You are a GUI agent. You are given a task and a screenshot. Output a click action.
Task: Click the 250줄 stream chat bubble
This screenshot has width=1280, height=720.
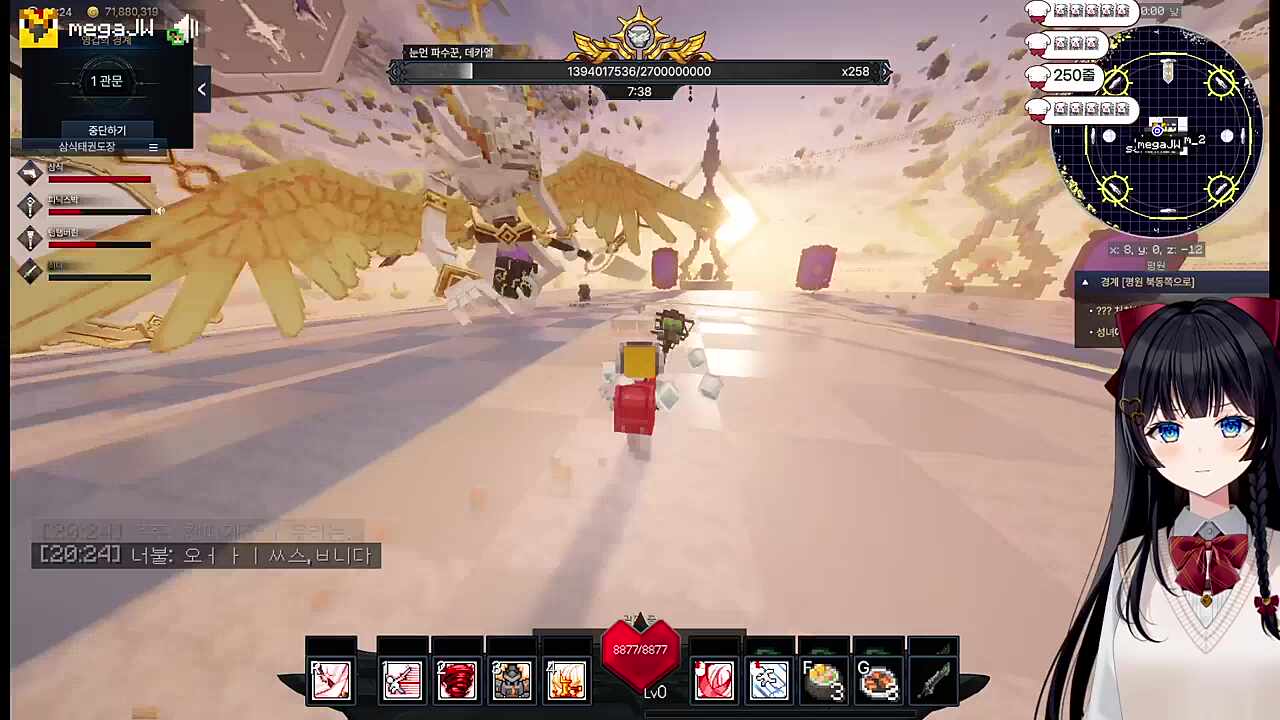coord(1065,76)
